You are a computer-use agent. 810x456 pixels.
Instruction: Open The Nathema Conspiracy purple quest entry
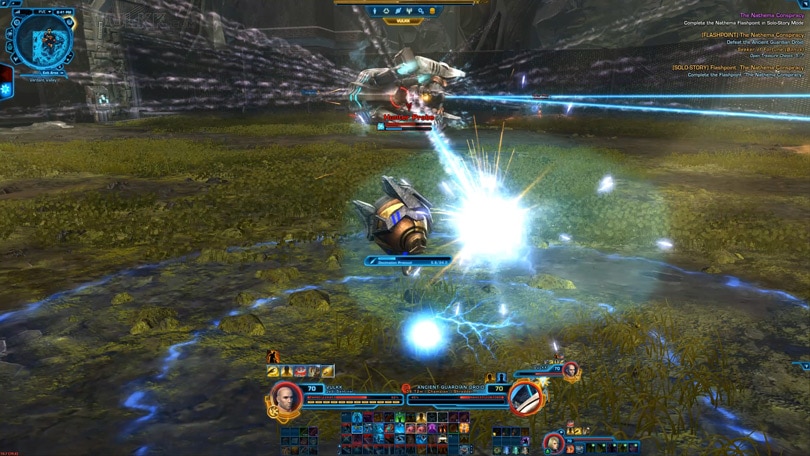(x=771, y=15)
